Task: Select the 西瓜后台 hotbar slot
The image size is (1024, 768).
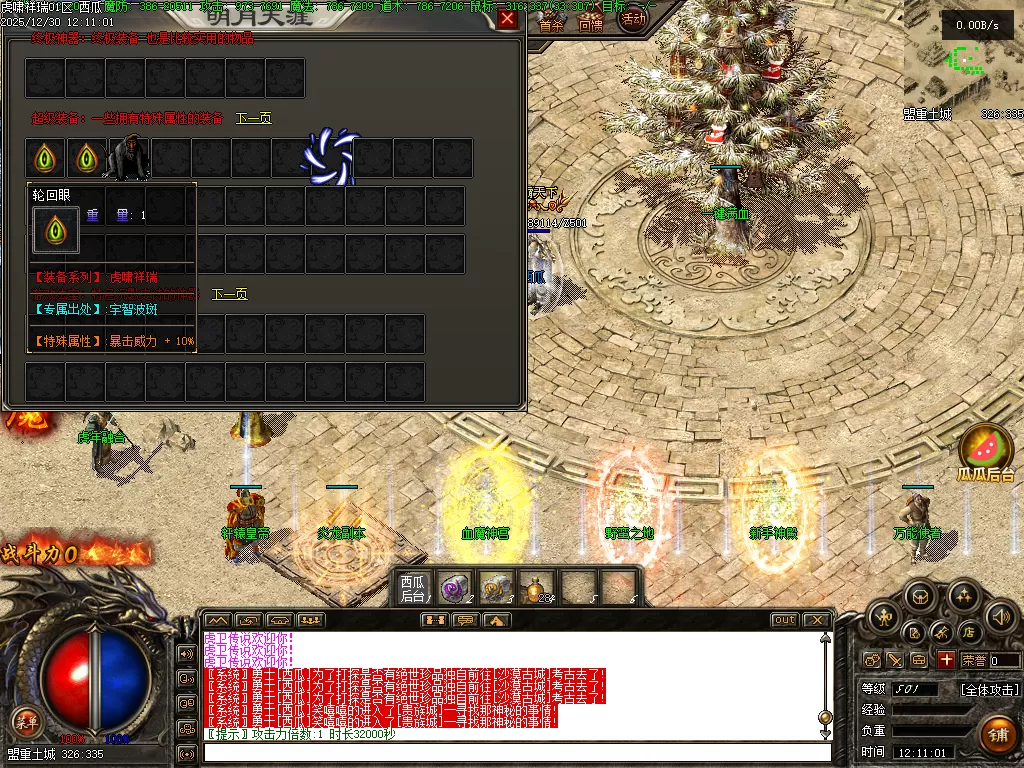Action: pyautogui.click(x=413, y=587)
